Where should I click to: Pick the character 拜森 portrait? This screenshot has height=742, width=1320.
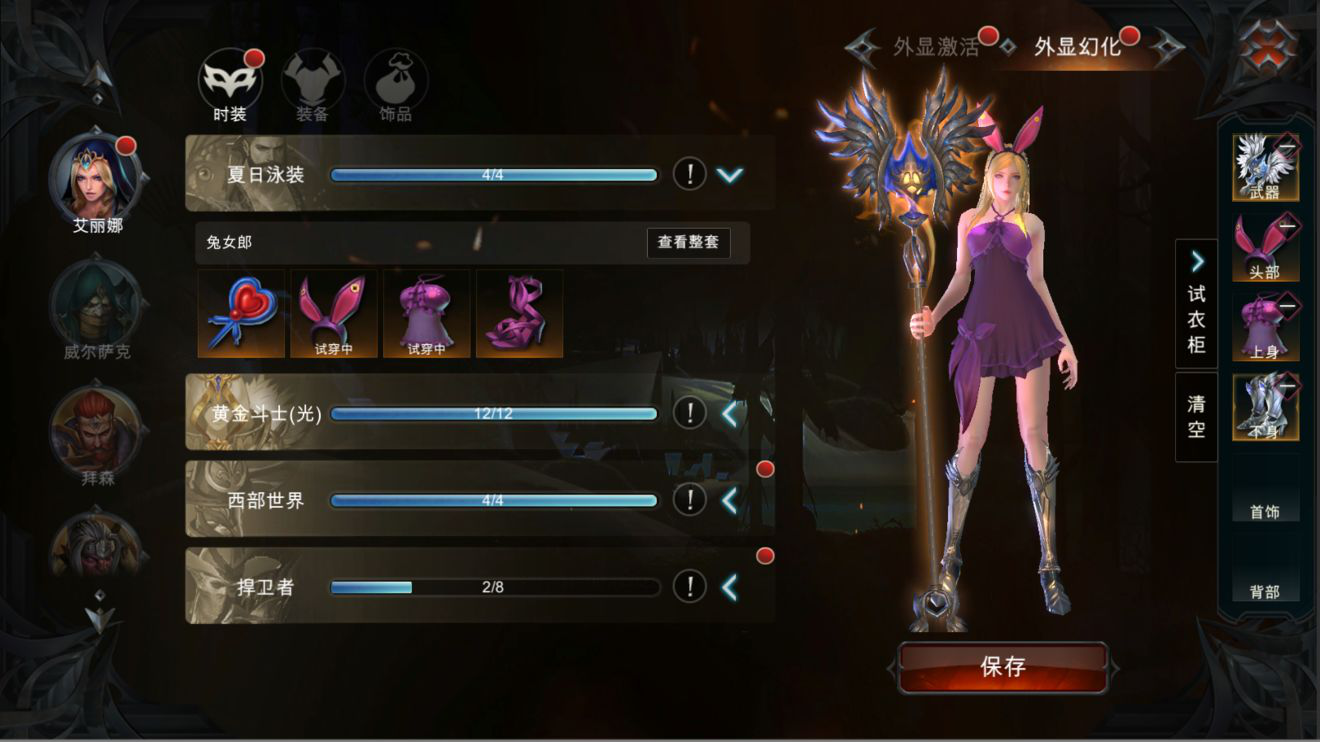click(x=96, y=430)
